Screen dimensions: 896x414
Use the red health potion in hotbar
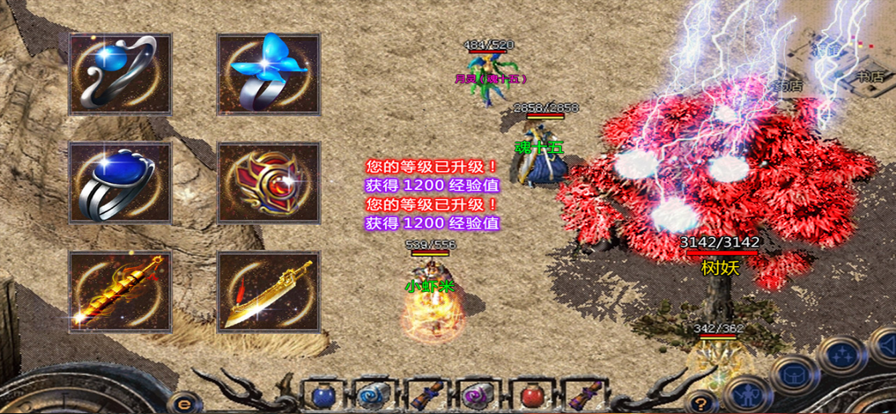[529, 393]
